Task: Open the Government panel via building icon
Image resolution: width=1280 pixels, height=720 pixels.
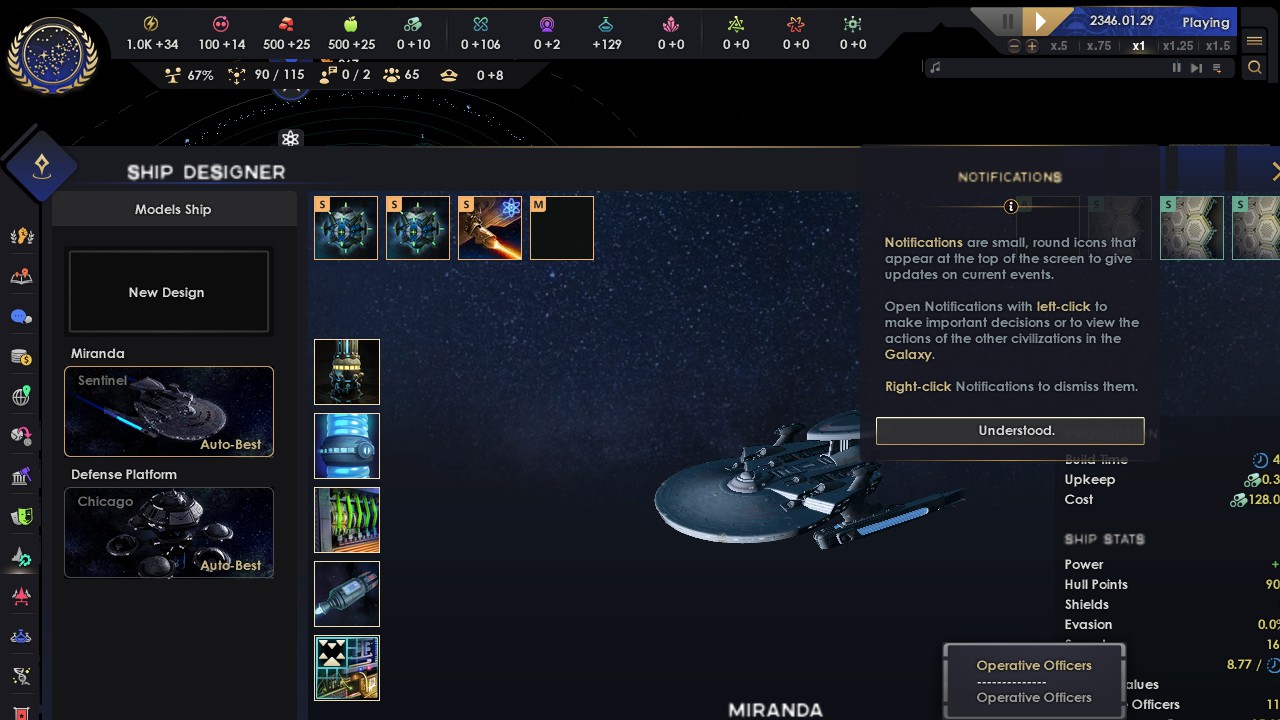Action: click(22, 476)
